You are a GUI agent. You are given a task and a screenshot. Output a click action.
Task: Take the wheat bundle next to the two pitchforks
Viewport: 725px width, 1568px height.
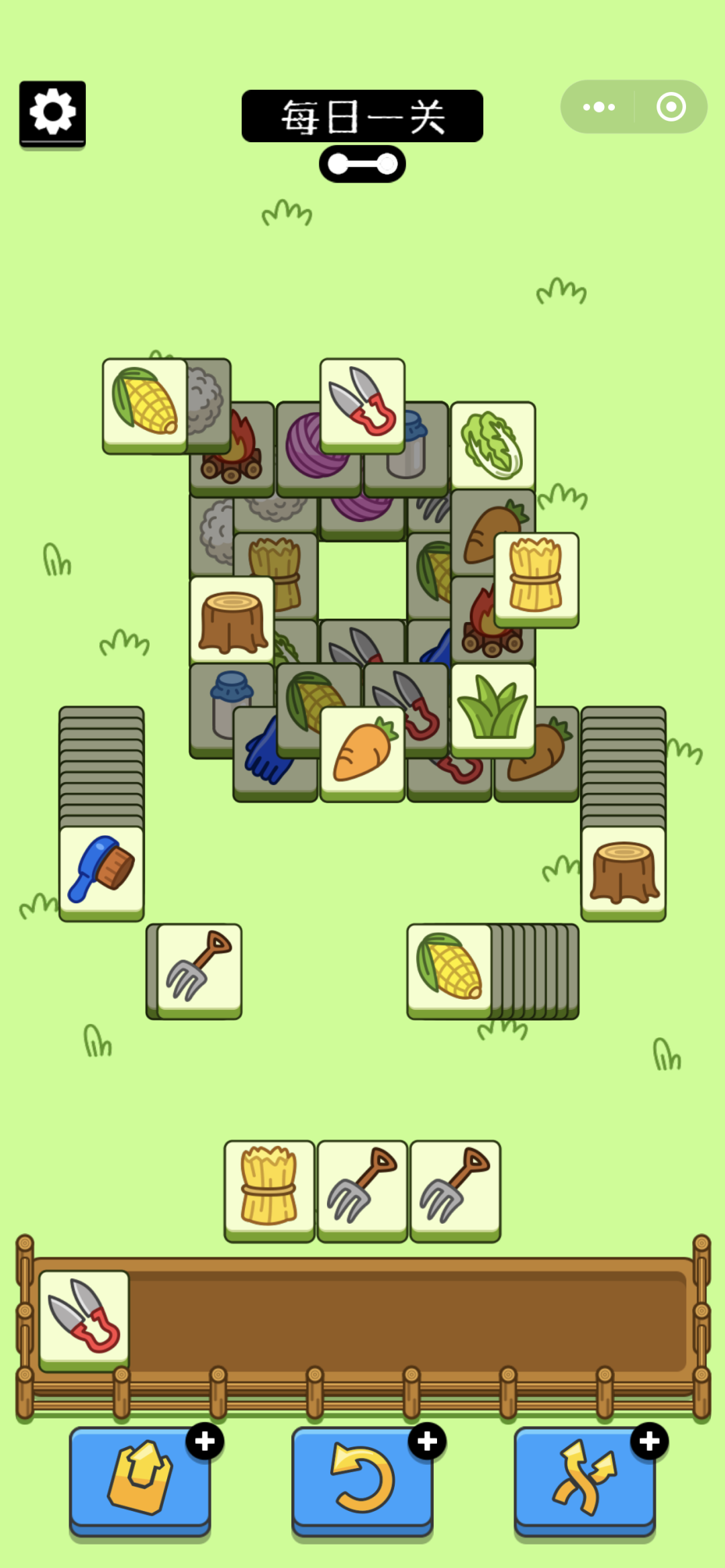[x=269, y=1188]
